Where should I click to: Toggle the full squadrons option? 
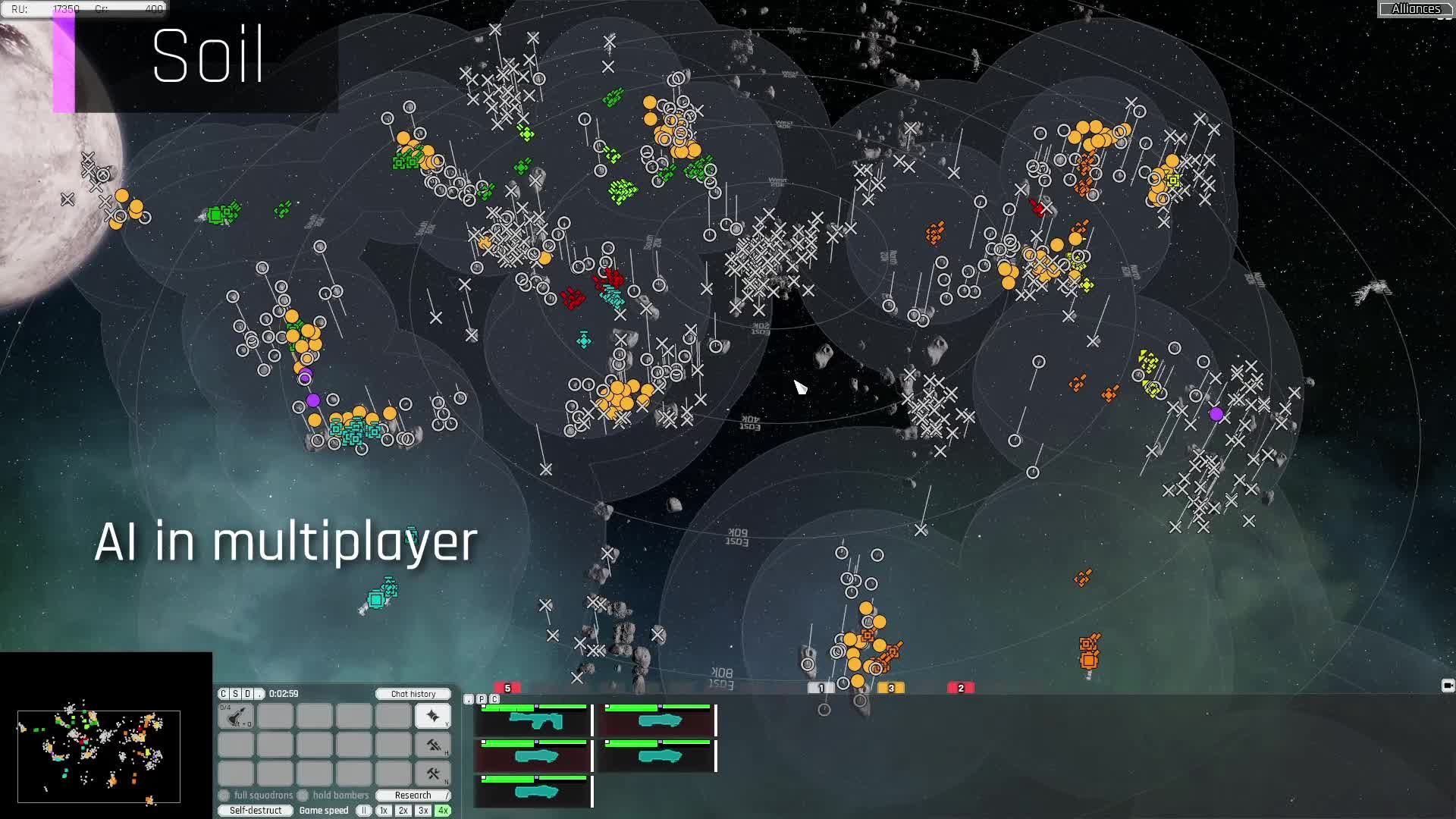point(224,795)
